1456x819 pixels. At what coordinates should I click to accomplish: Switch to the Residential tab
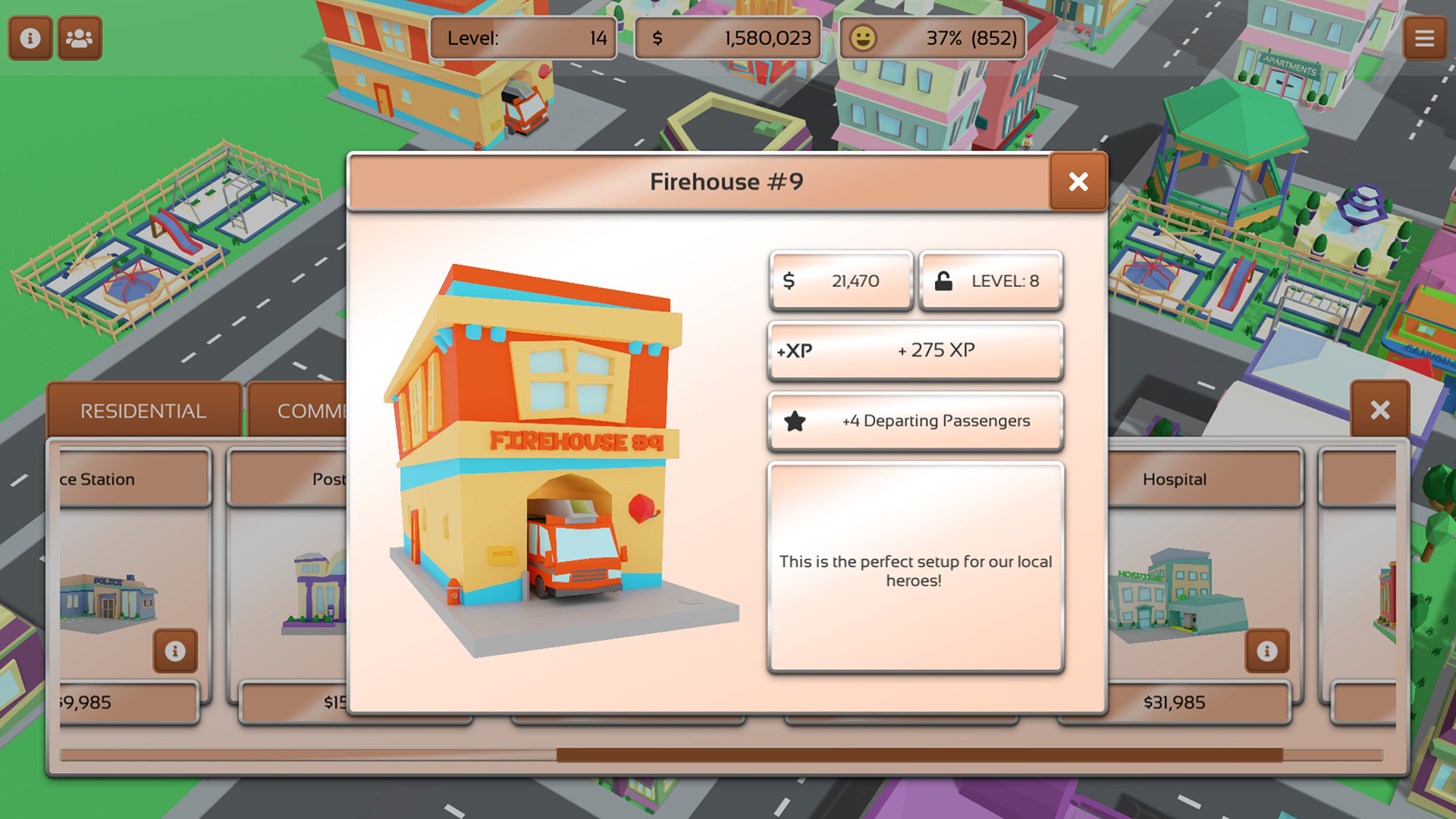pos(143,411)
